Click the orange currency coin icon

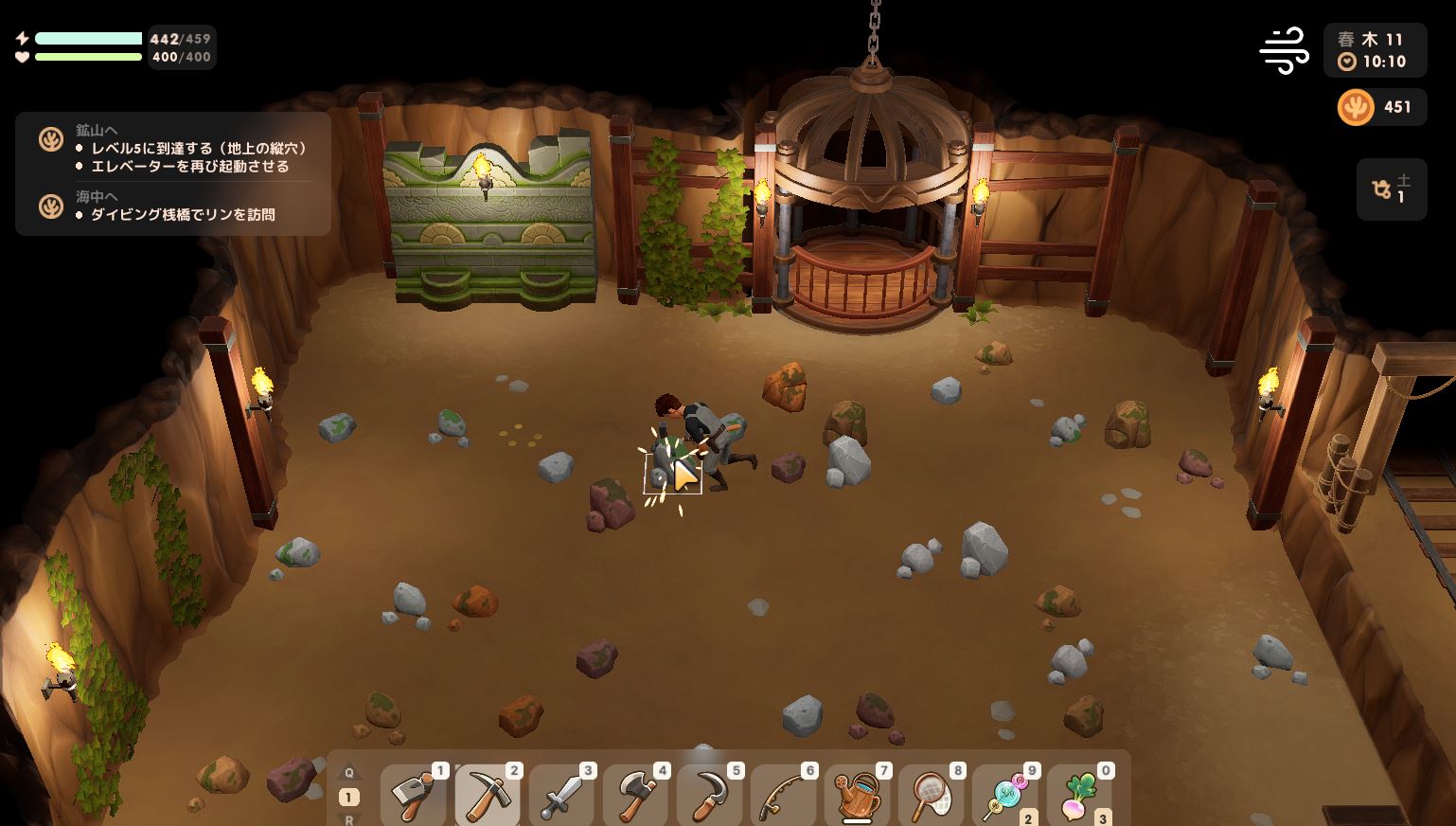coord(1356,107)
